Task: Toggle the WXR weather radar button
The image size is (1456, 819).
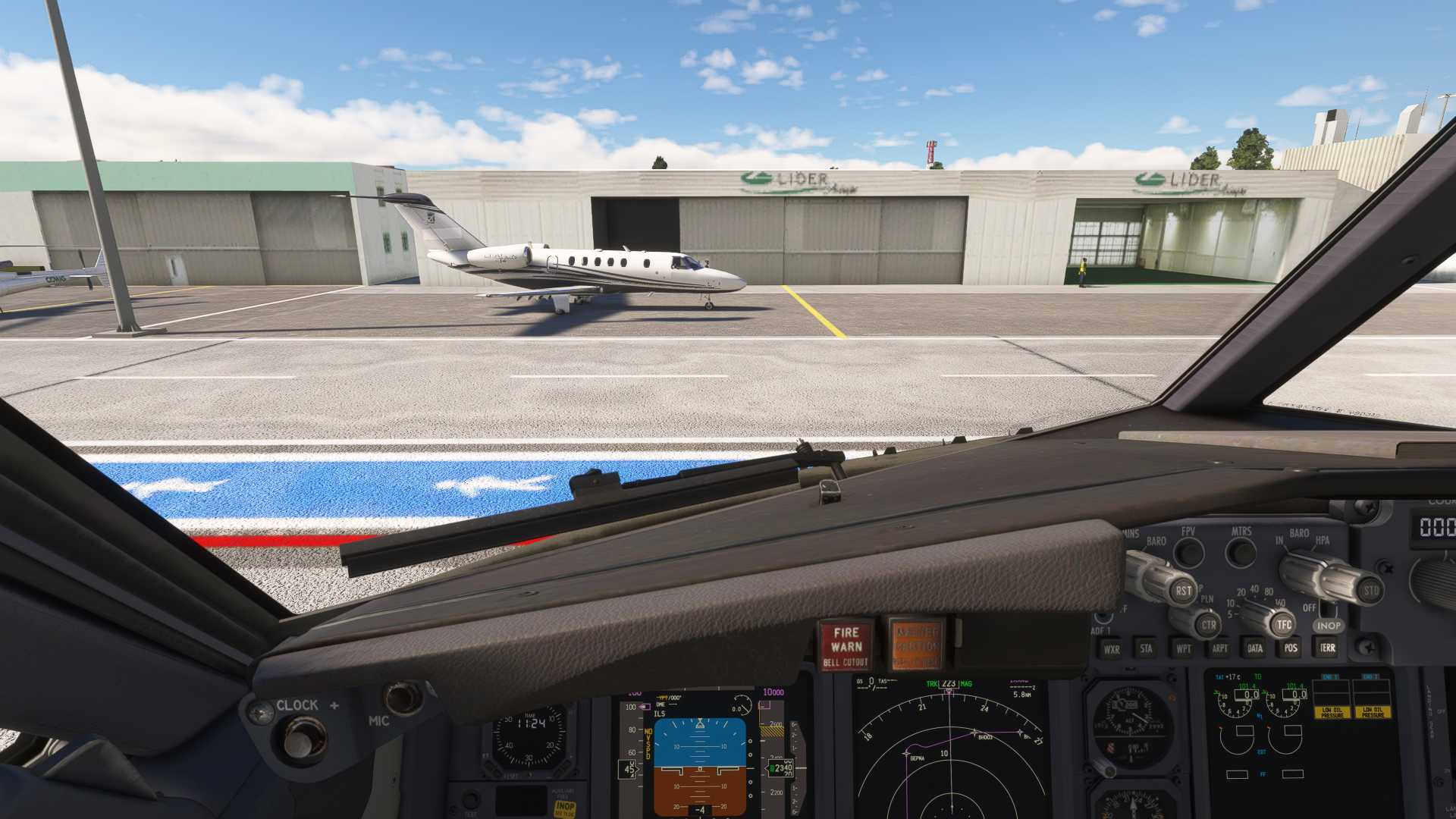Action: [1112, 649]
